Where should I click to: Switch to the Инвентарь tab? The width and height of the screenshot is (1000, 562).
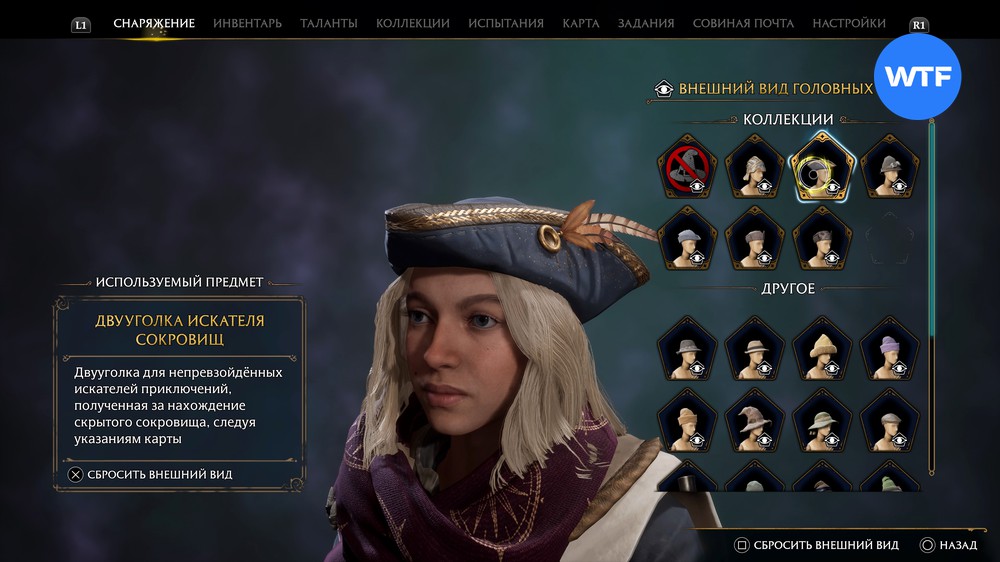click(247, 23)
